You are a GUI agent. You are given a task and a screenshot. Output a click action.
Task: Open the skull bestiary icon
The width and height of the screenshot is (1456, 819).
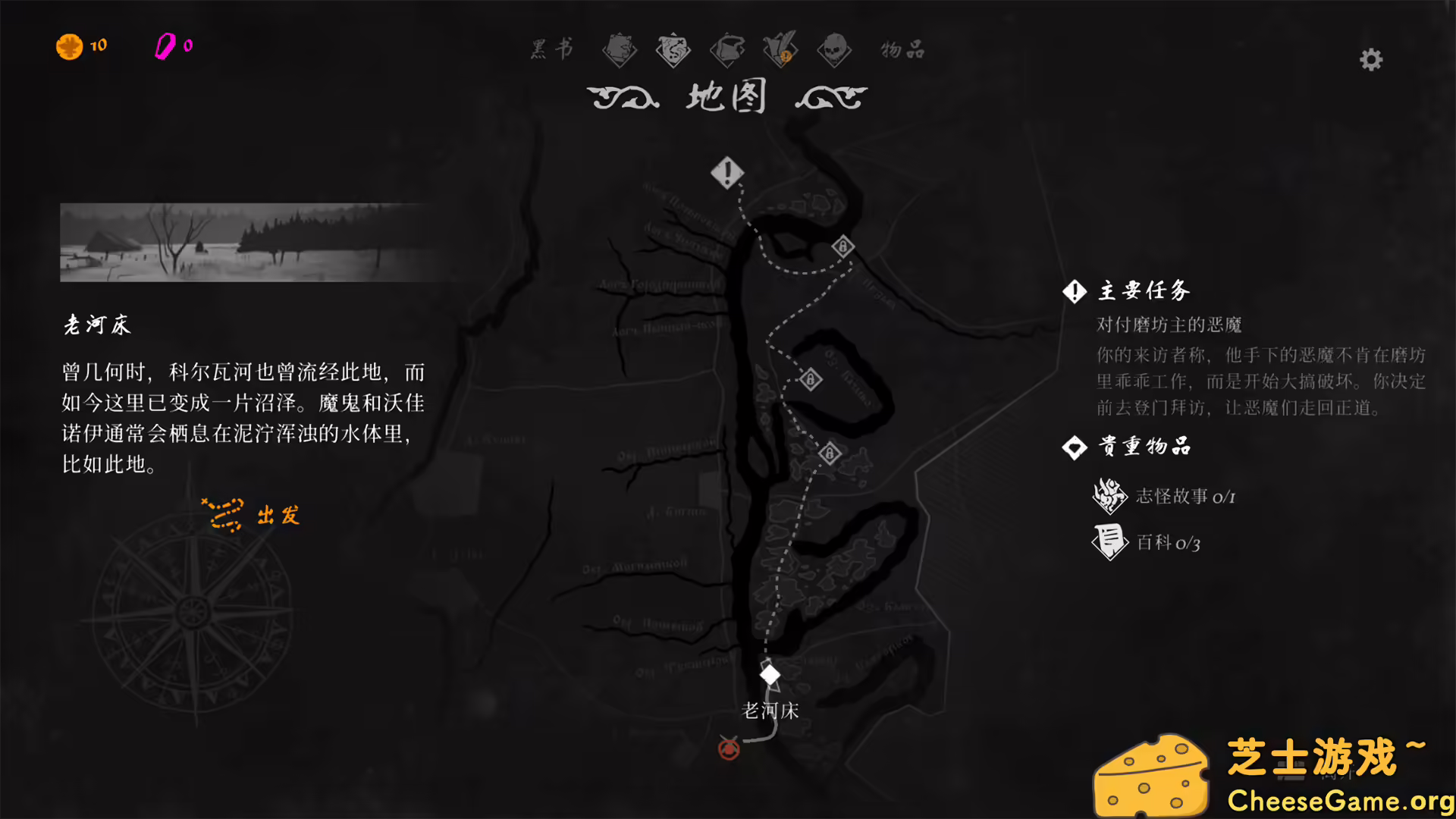[x=834, y=50]
